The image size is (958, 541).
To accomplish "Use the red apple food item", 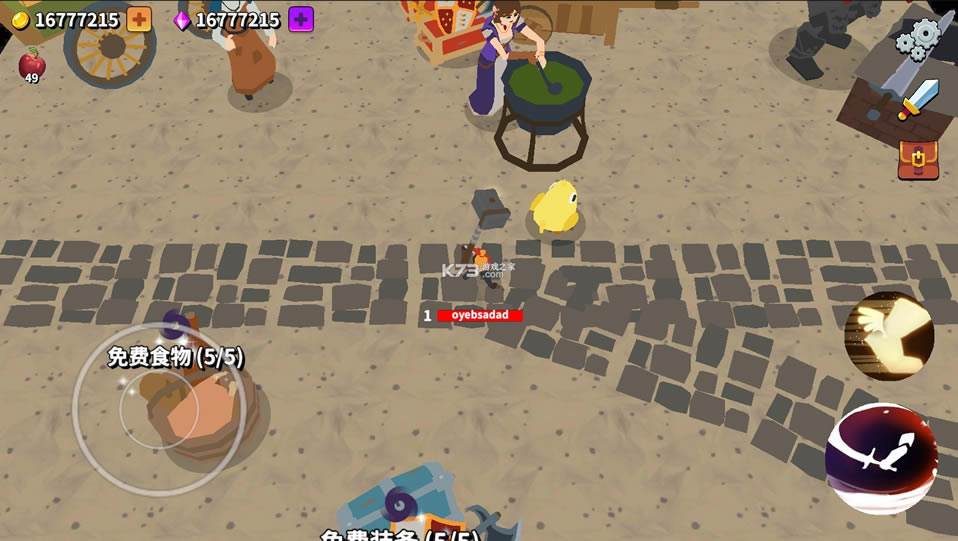I will 32,64.
